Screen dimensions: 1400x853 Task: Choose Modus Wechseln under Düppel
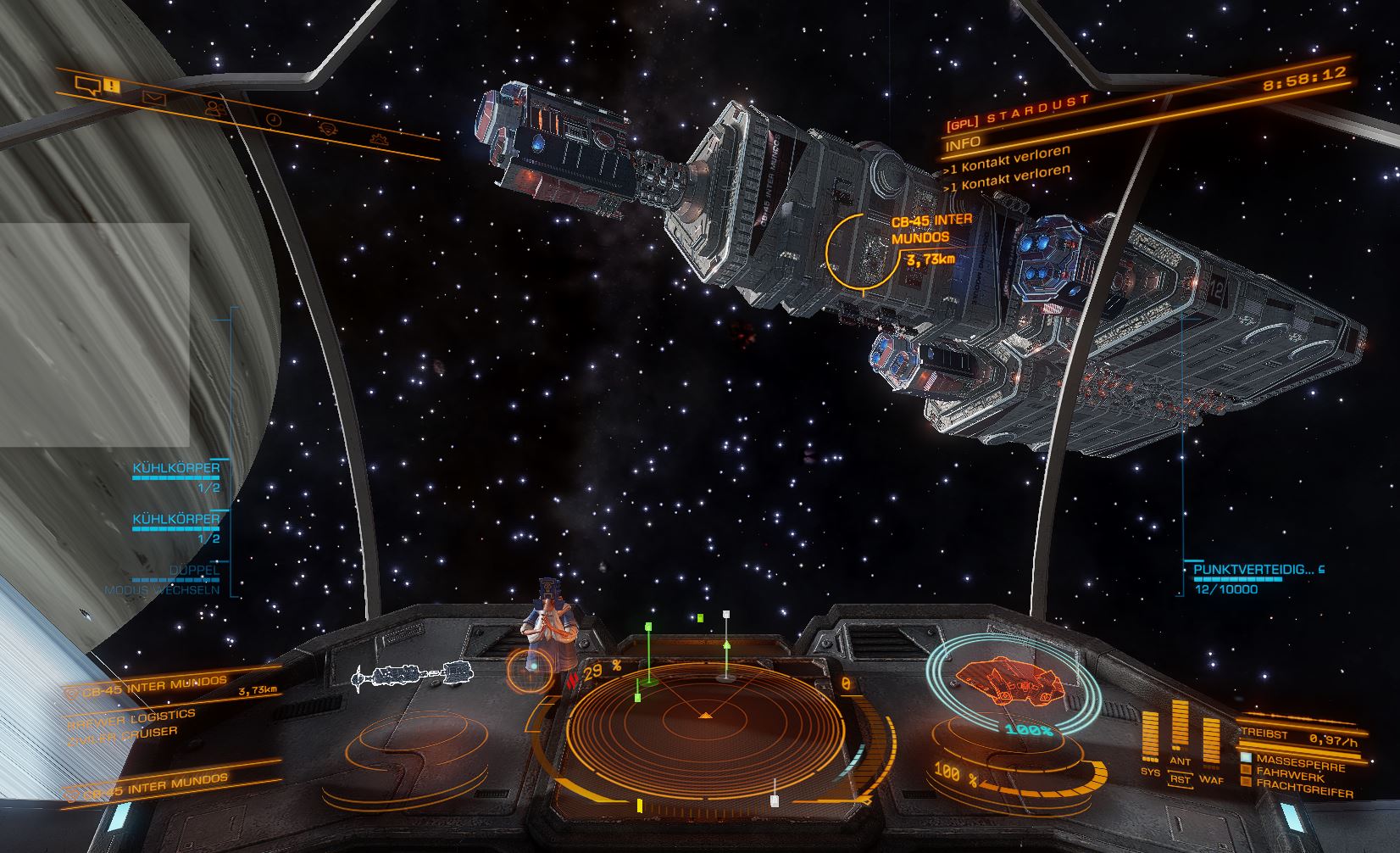pos(162,589)
